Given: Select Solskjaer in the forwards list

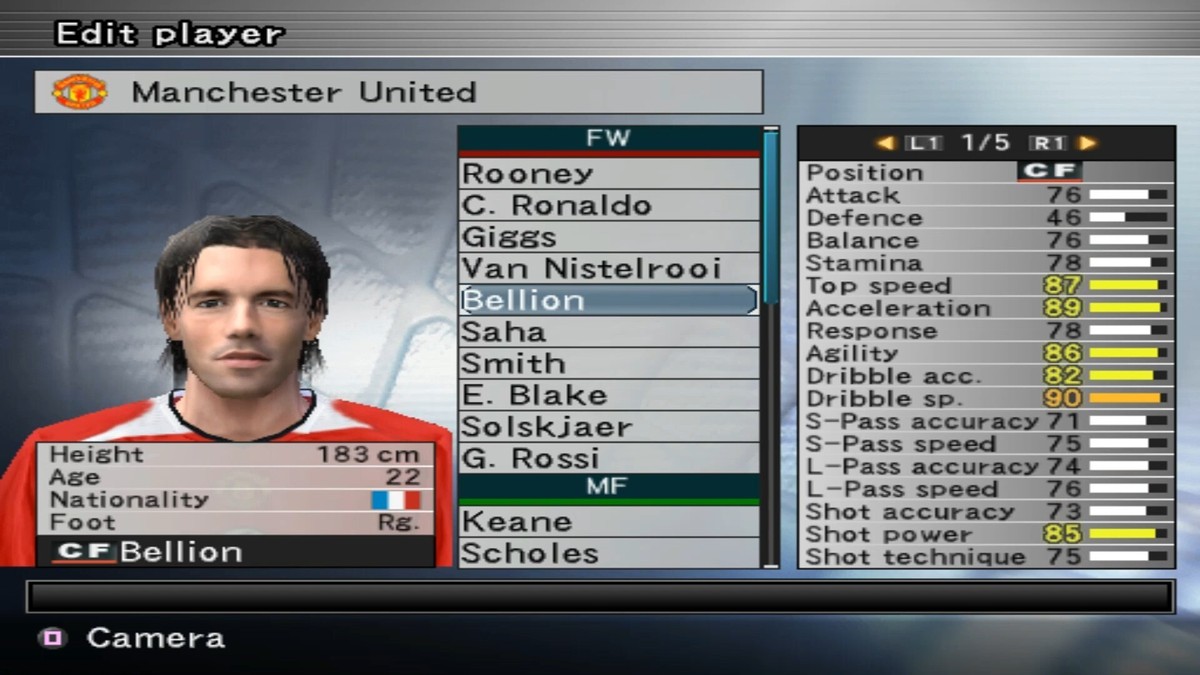Looking at the screenshot, I should tap(608, 427).
